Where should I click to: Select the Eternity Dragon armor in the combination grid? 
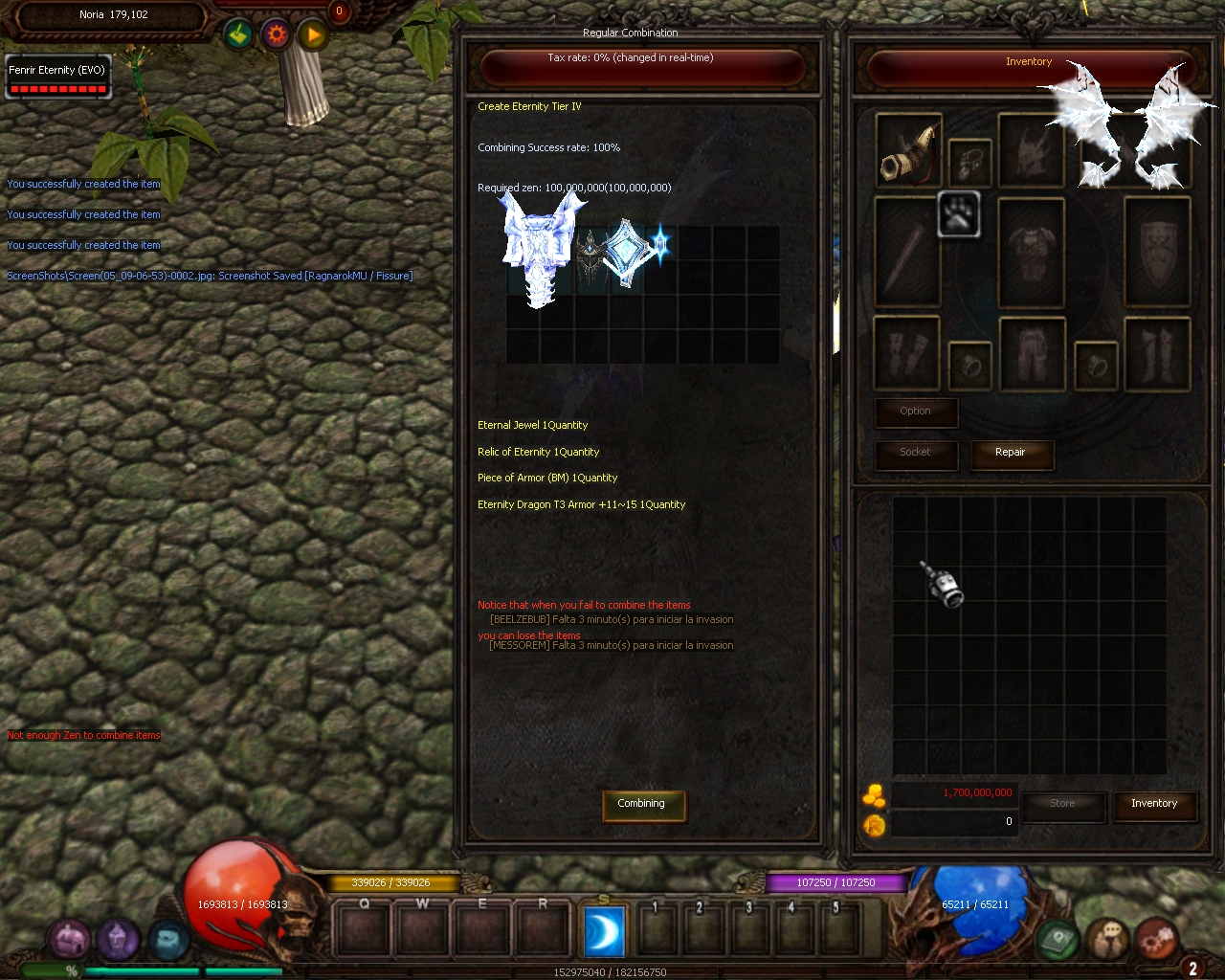point(540,247)
